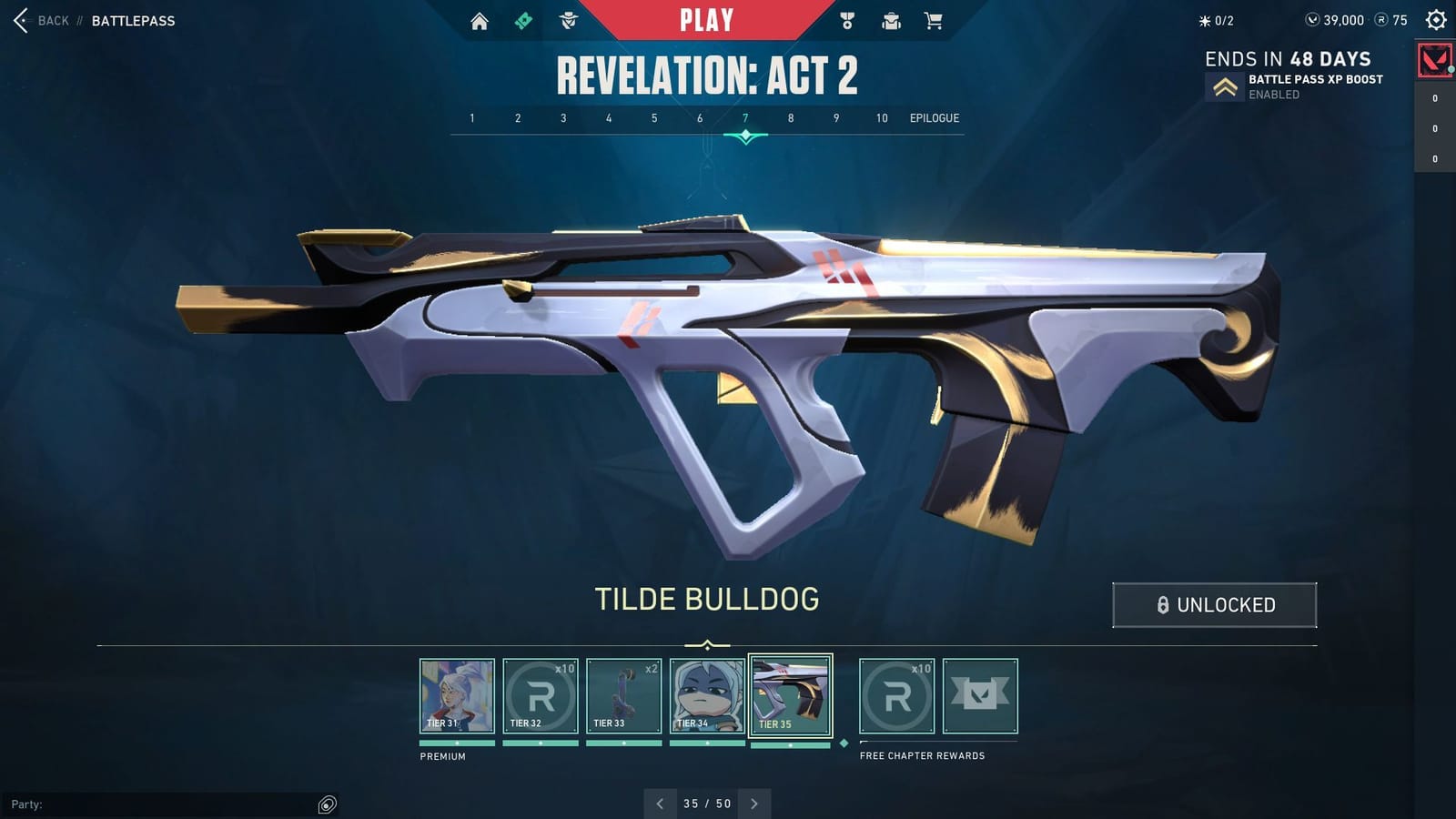Image resolution: width=1456 pixels, height=819 pixels.
Task: Select the Tier 31 premium reward thumbnail
Action: 457,695
